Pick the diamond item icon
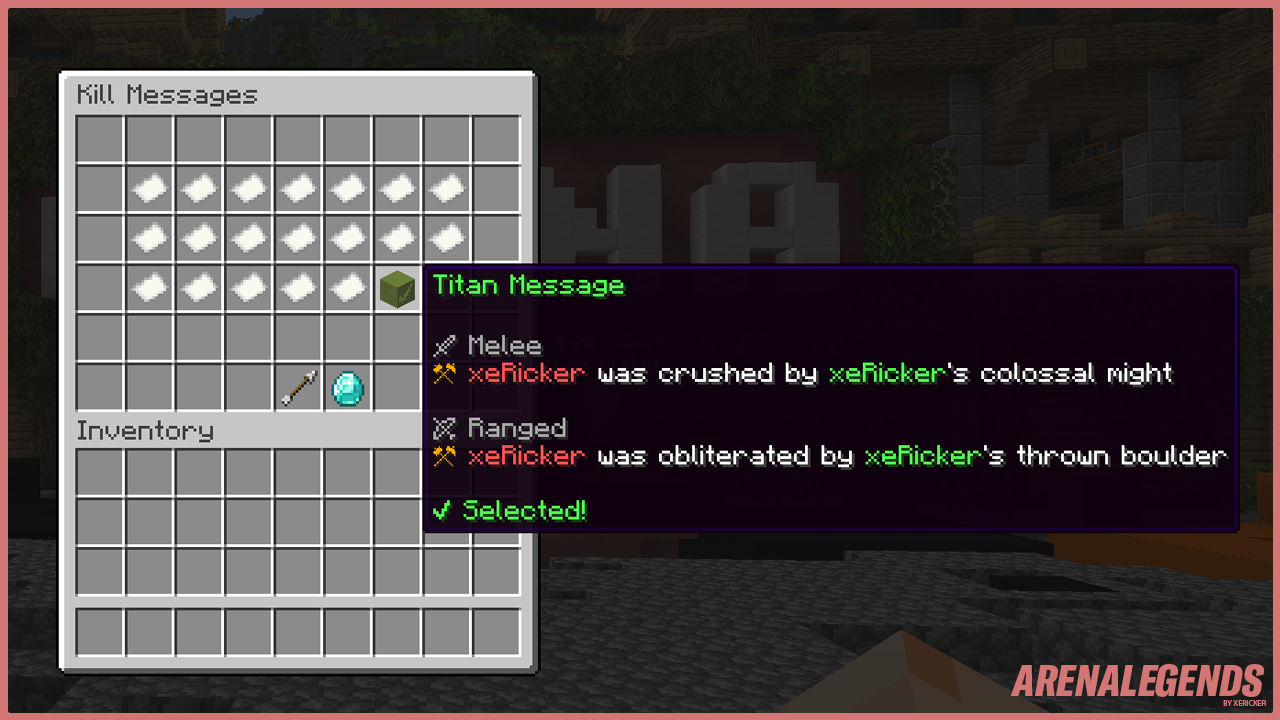 click(x=347, y=387)
